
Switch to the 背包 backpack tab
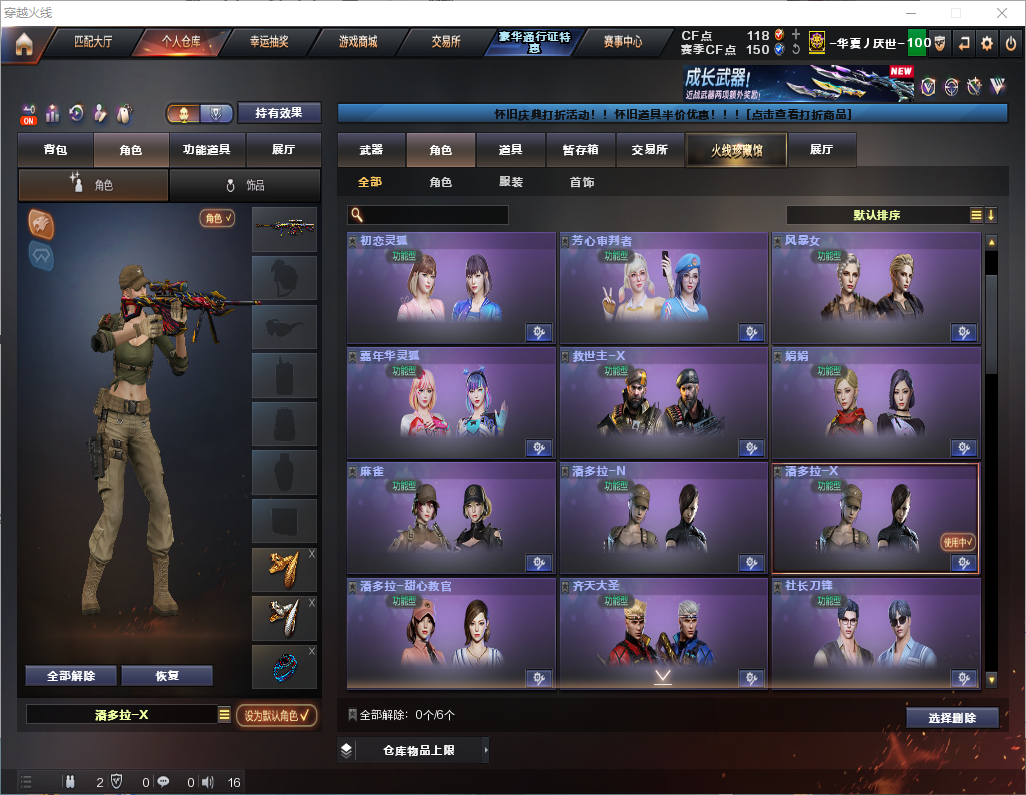[x=56, y=150]
